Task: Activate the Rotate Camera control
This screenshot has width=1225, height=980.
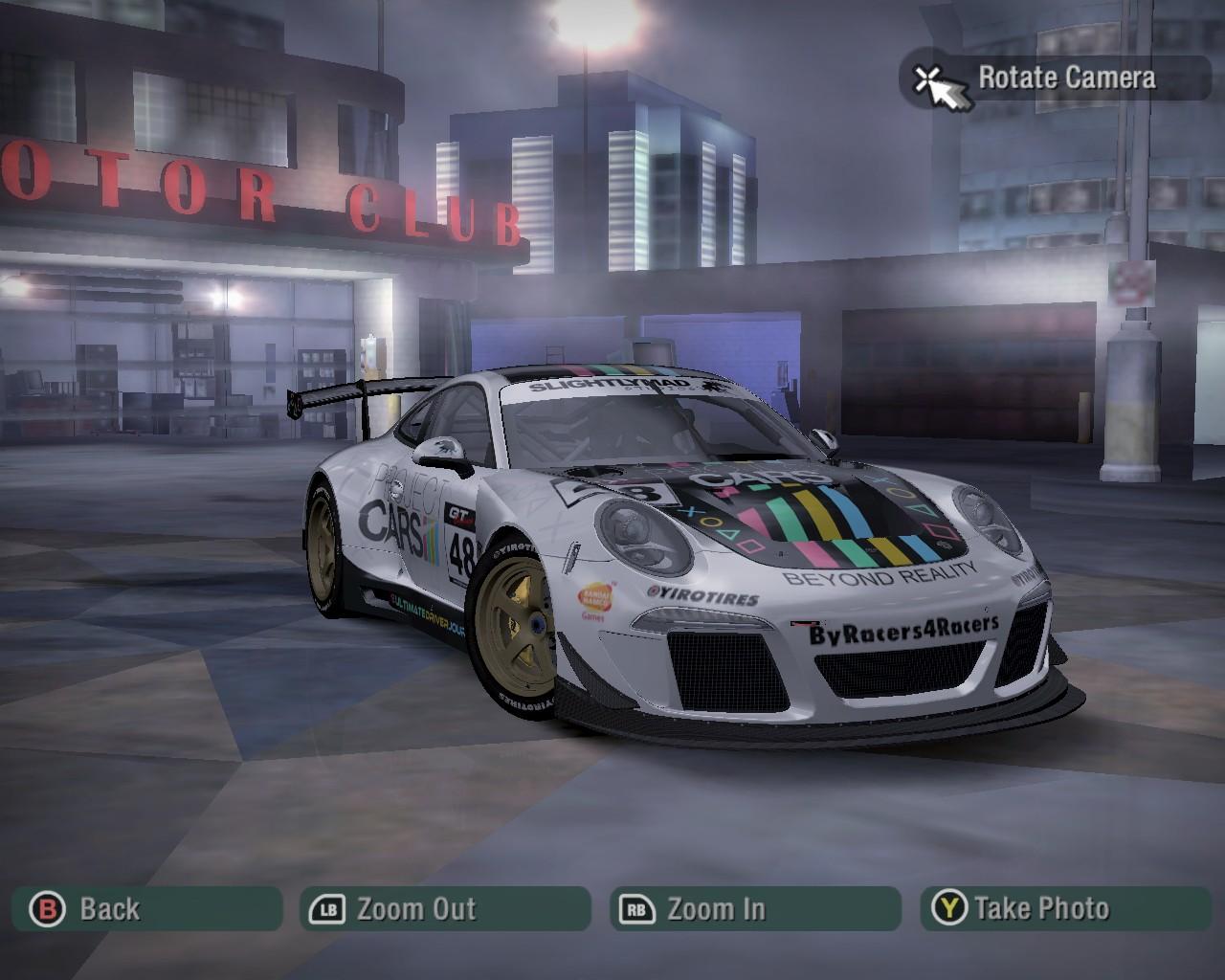Action: pyautogui.click(x=1055, y=78)
